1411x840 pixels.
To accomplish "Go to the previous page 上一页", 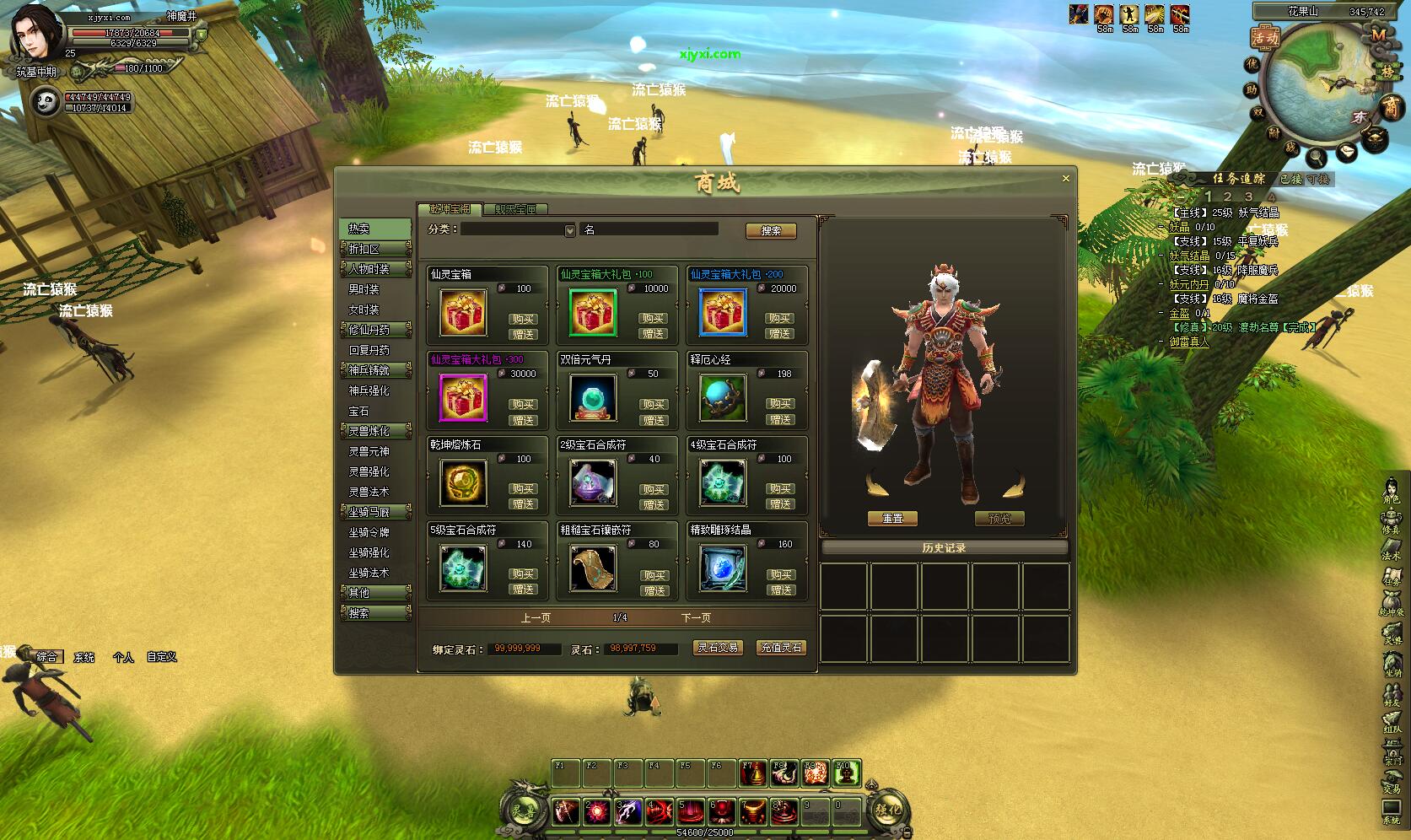I will (x=536, y=617).
